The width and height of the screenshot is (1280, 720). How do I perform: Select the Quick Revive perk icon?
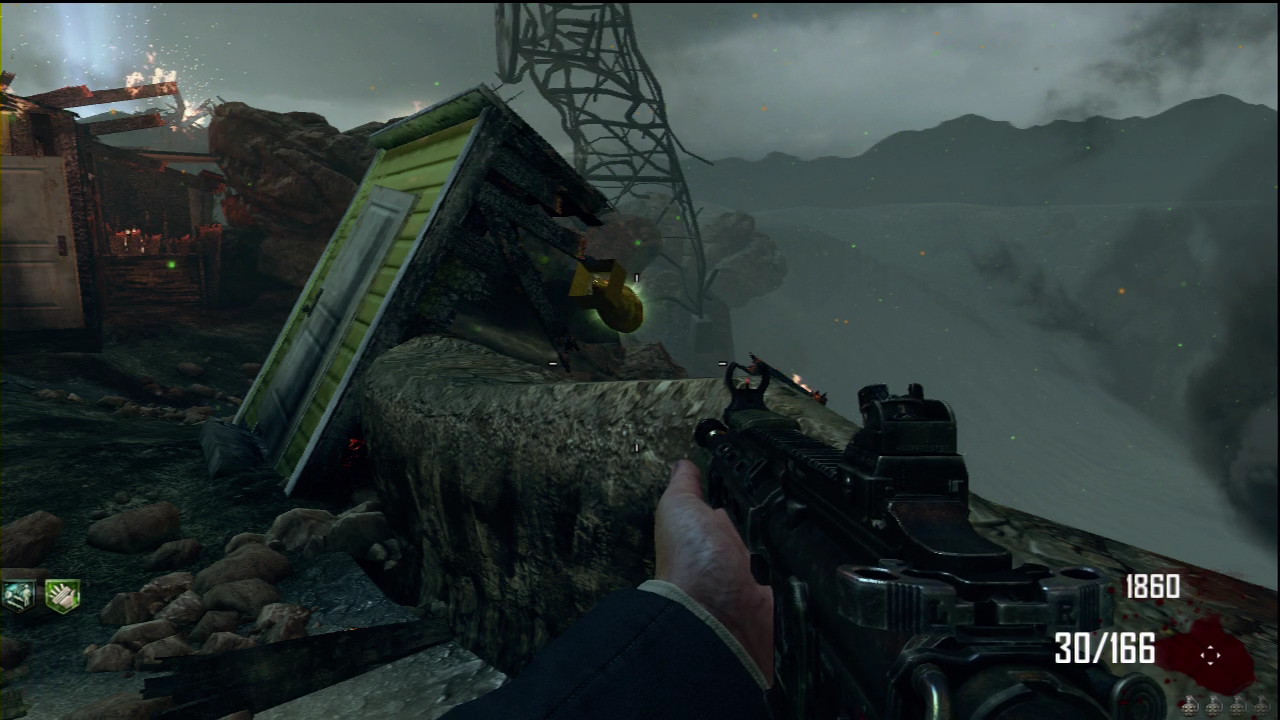point(18,595)
